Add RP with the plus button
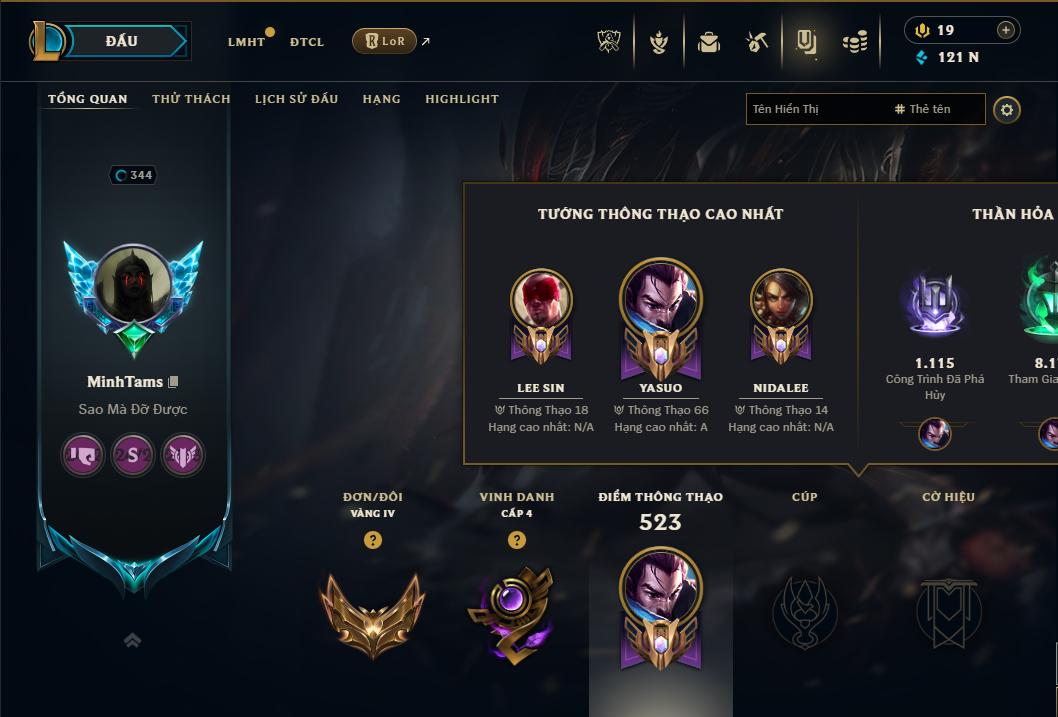Image resolution: width=1058 pixels, height=717 pixels. pos(1005,30)
